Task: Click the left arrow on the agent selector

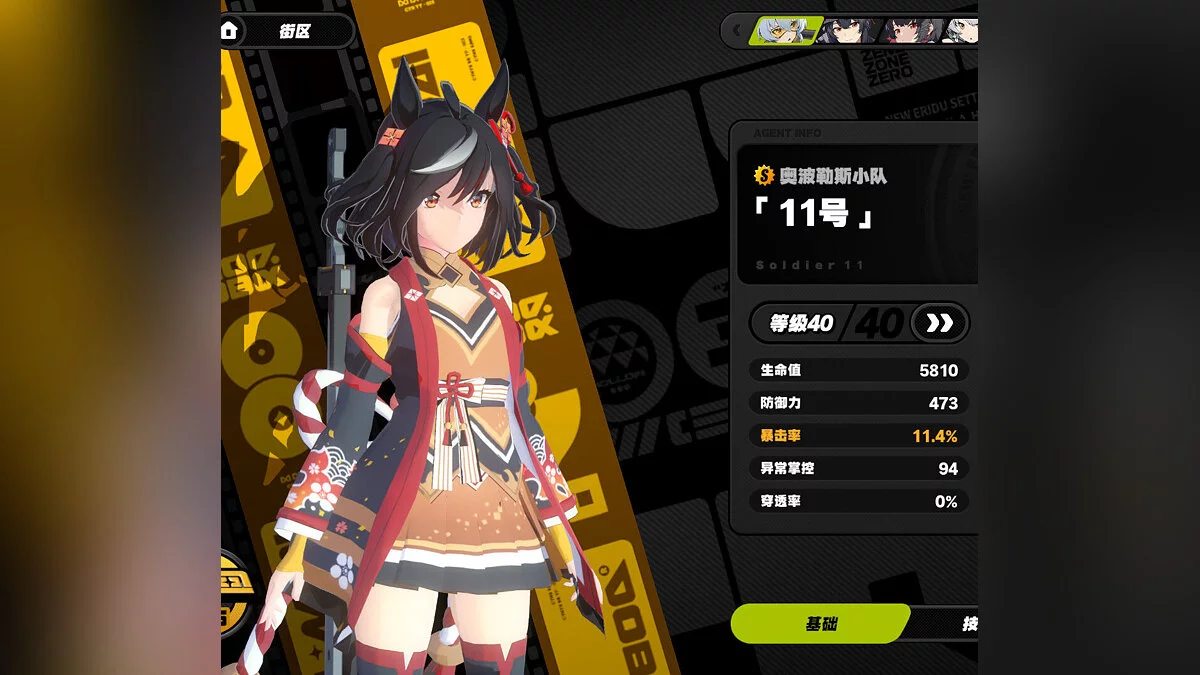Action: coord(738,31)
